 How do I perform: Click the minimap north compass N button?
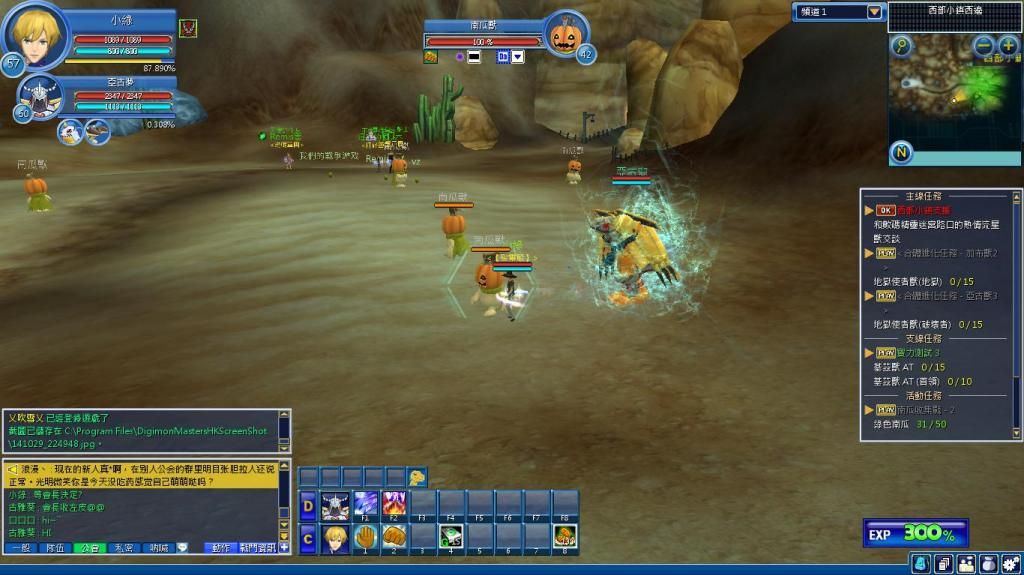click(901, 153)
